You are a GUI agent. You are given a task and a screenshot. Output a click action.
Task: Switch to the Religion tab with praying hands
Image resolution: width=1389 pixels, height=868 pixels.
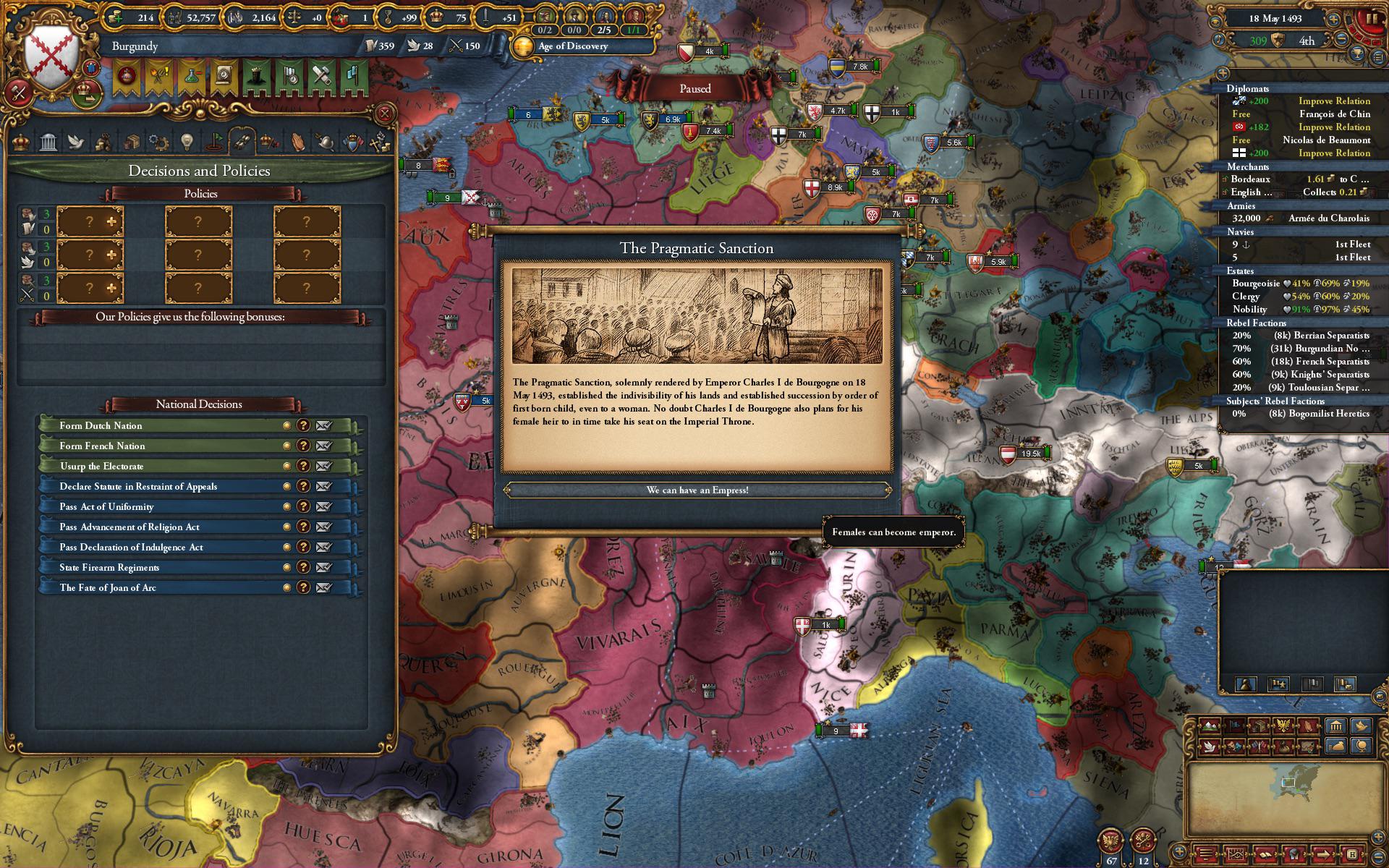(x=297, y=142)
